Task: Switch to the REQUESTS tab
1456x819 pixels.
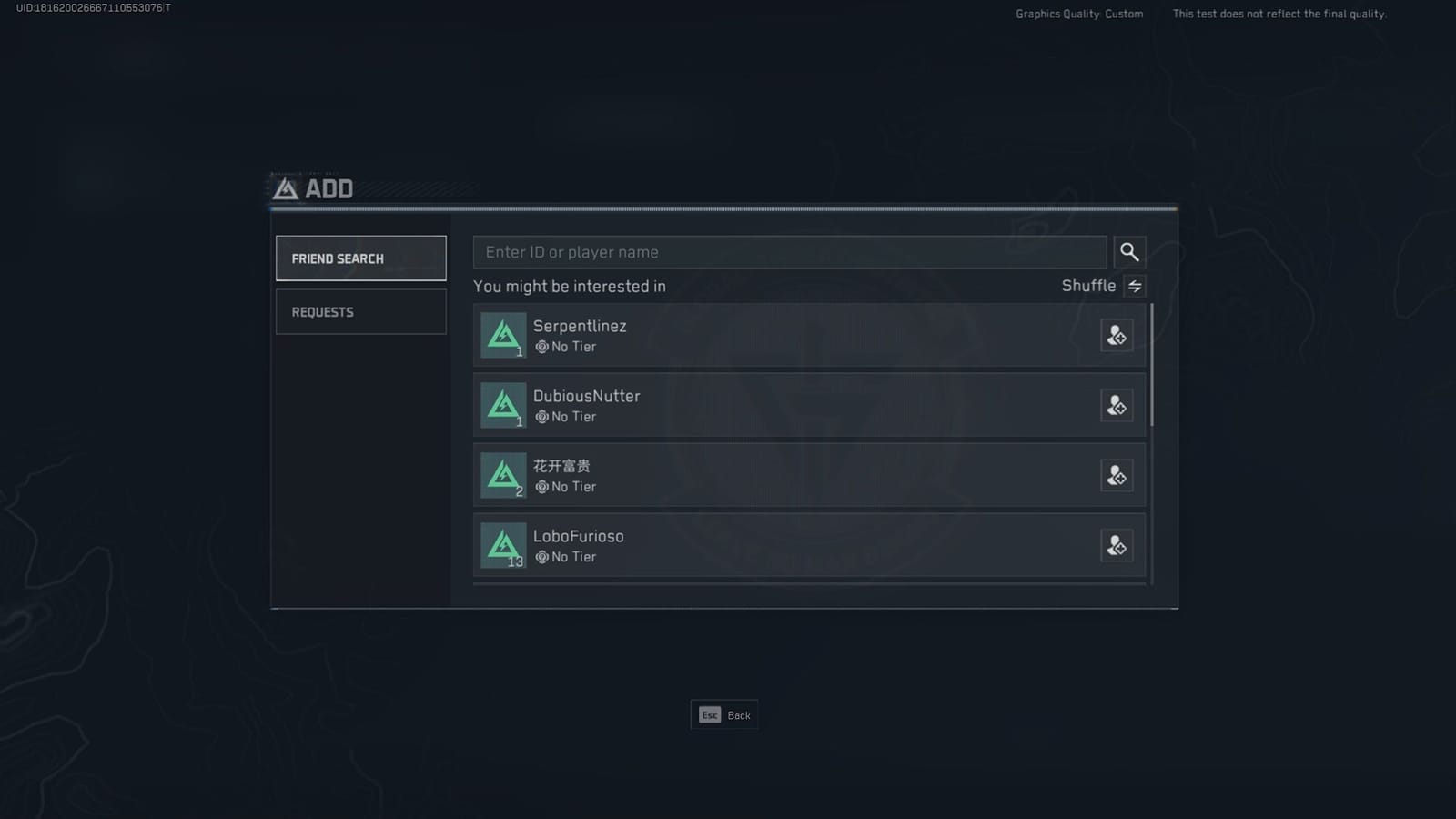Action: click(360, 312)
